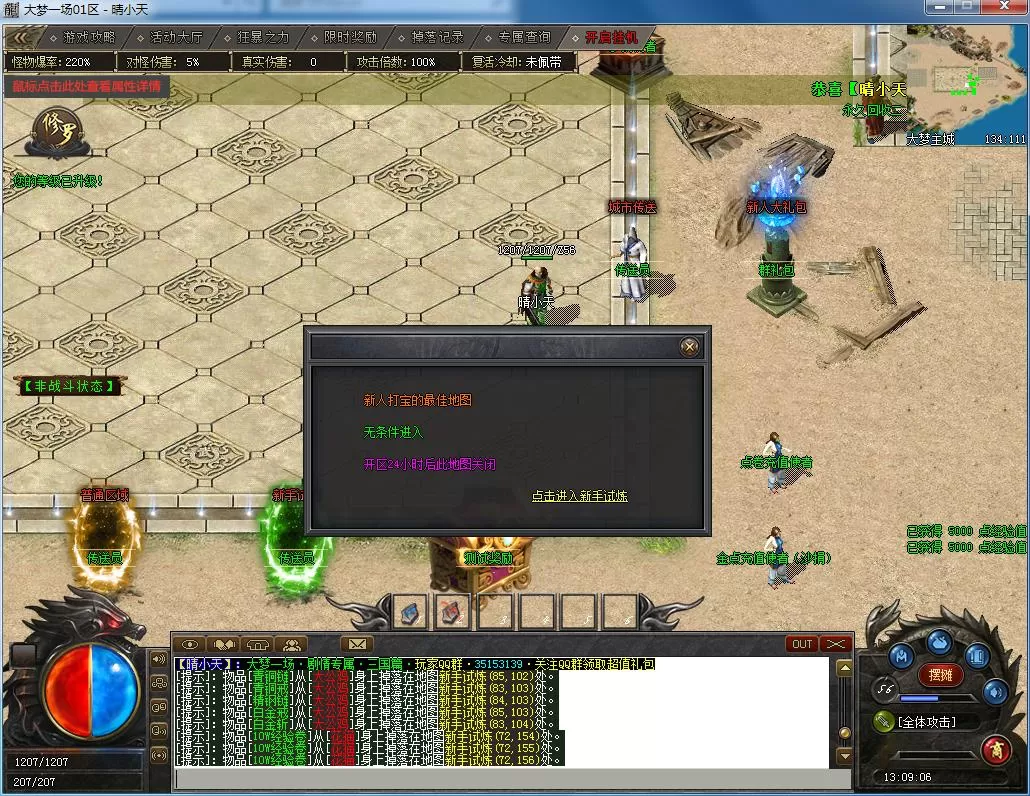
Task: Open the 修罗 round emblem icon
Action: pyautogui.click(x=52, y=131)
